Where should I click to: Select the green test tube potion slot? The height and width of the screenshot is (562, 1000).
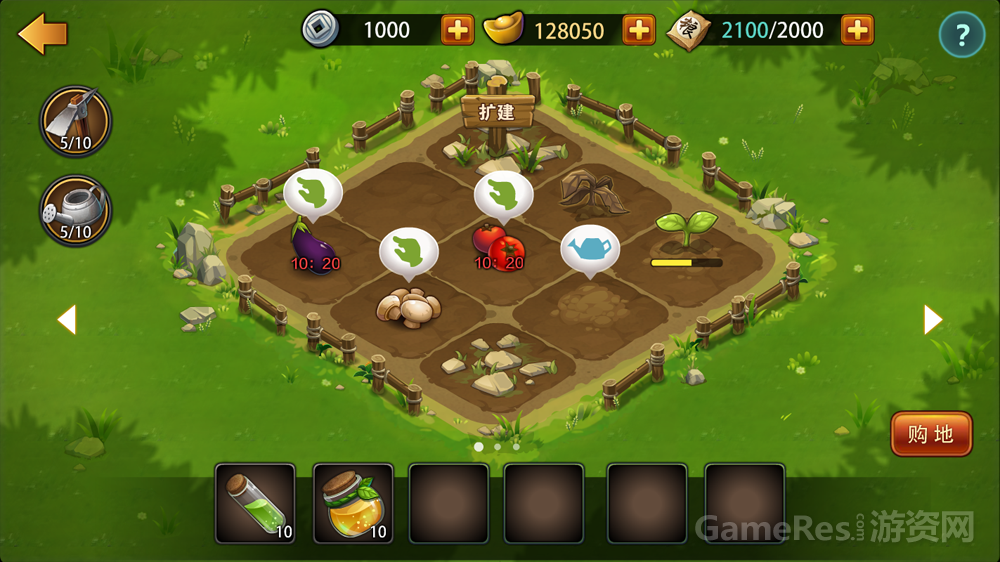255,503
